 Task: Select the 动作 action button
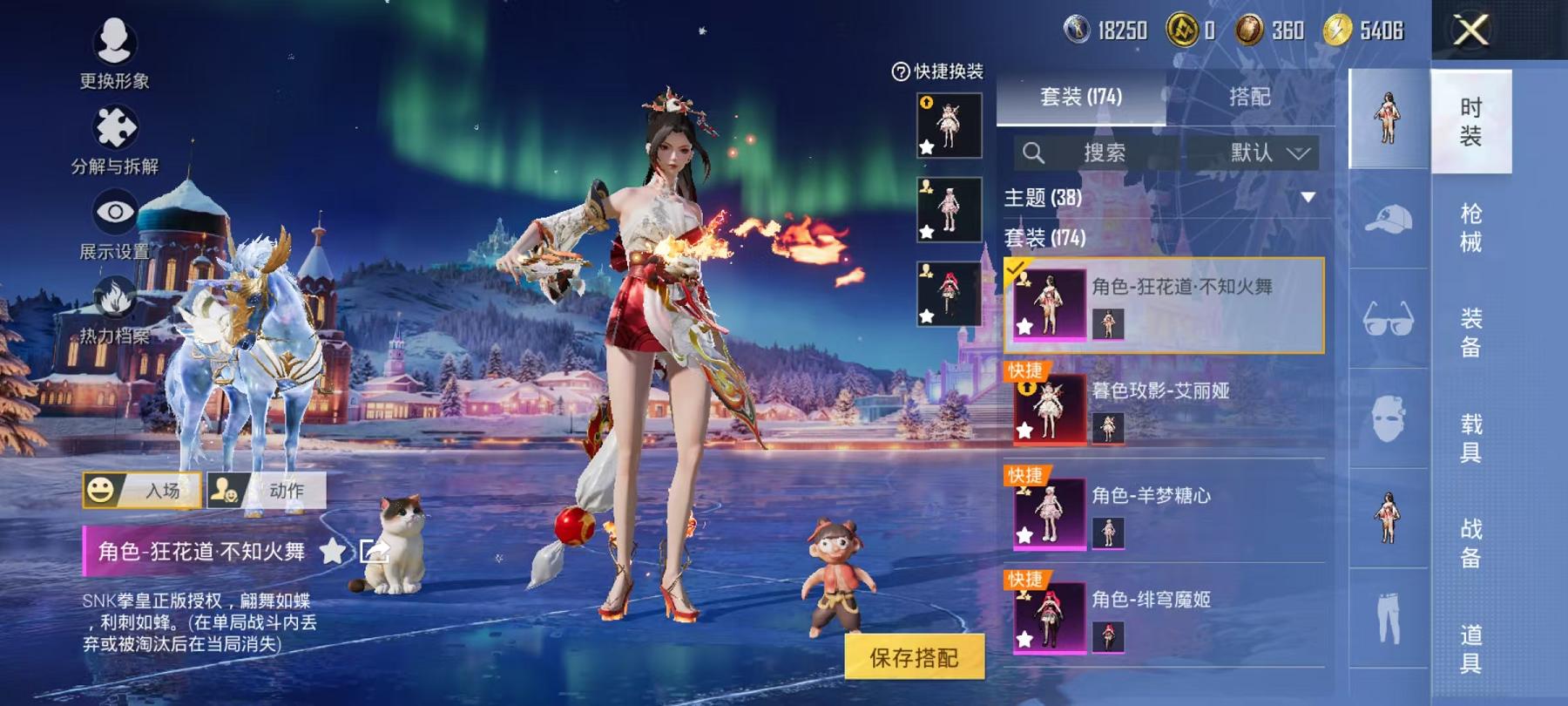[267, 490]
